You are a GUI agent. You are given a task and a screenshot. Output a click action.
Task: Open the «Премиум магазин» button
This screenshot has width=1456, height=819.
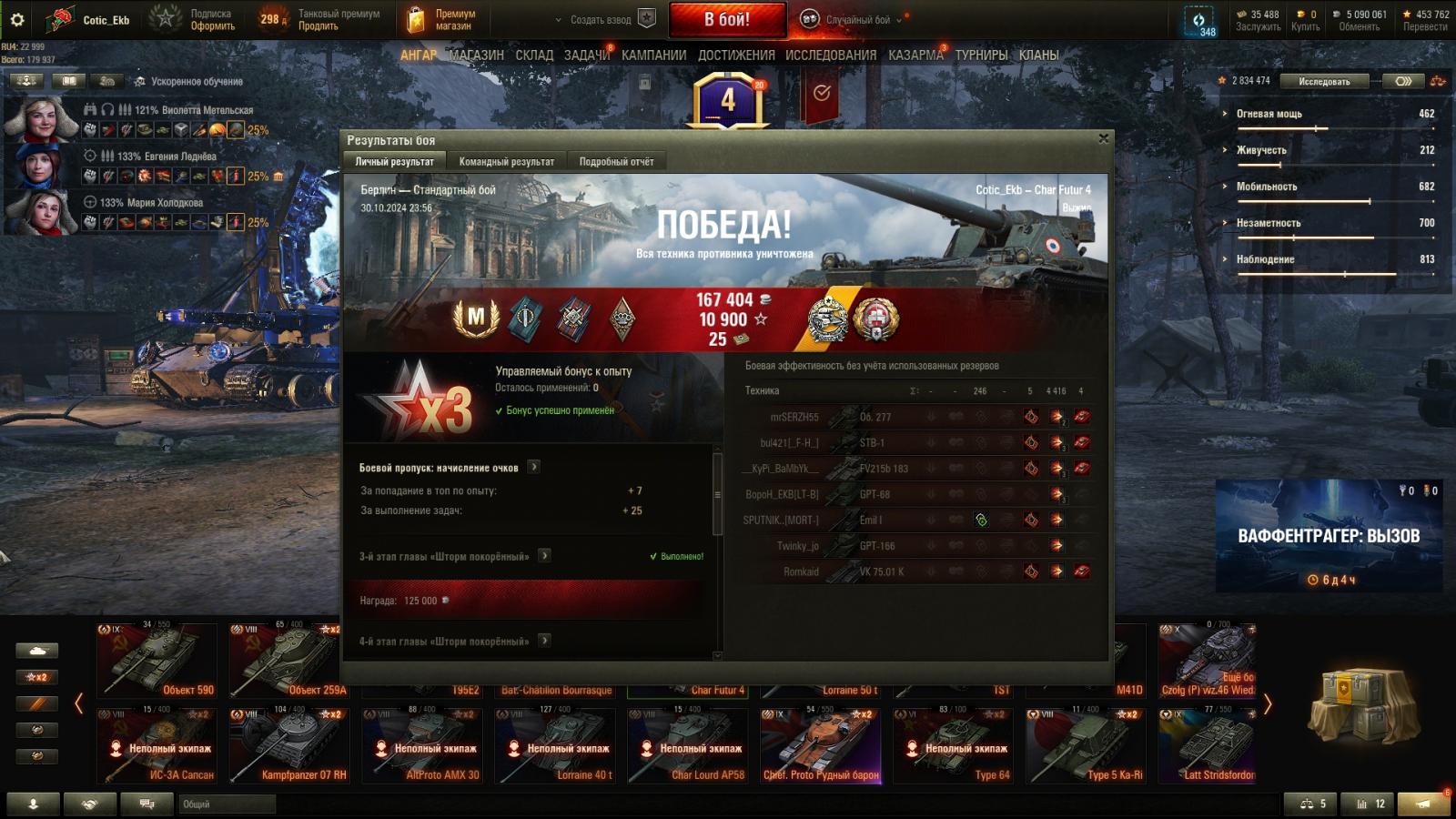(442, 19)
